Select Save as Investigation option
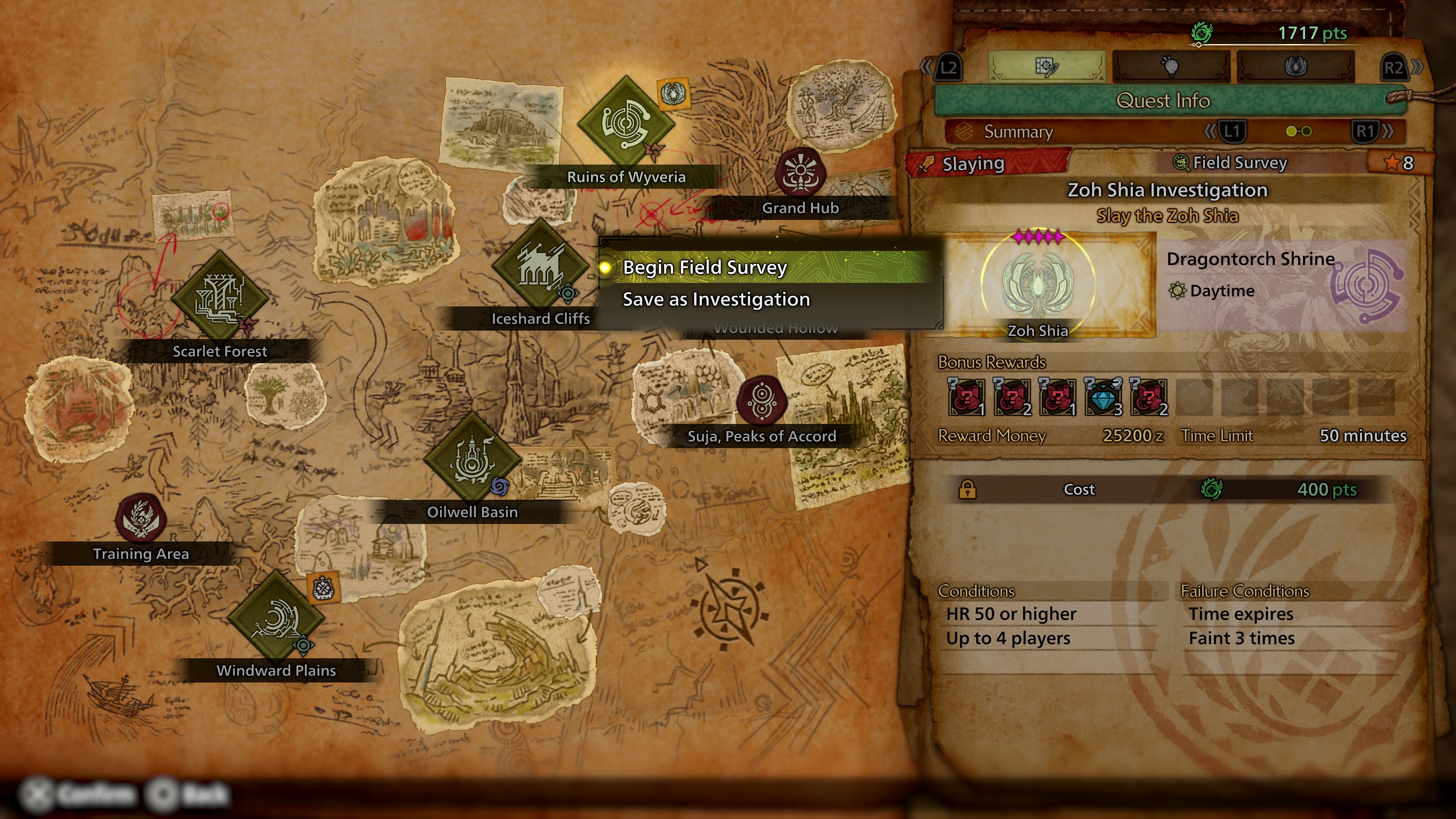 click(715, 300)
